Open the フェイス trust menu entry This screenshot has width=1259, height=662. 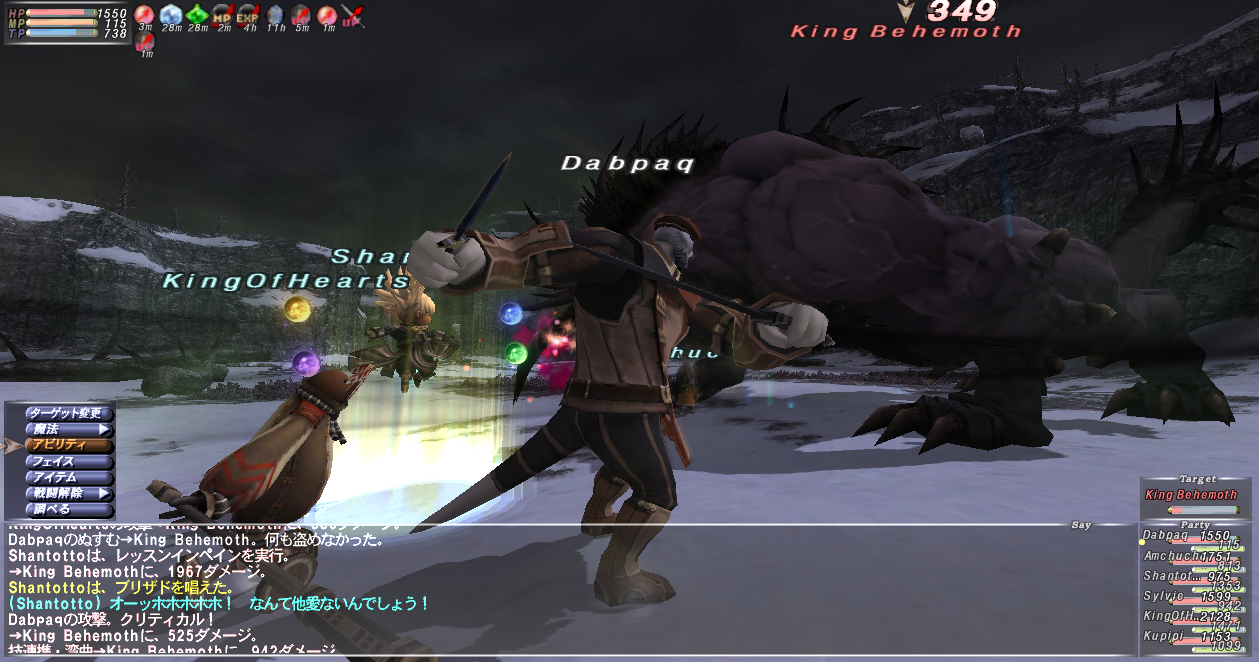60,461
